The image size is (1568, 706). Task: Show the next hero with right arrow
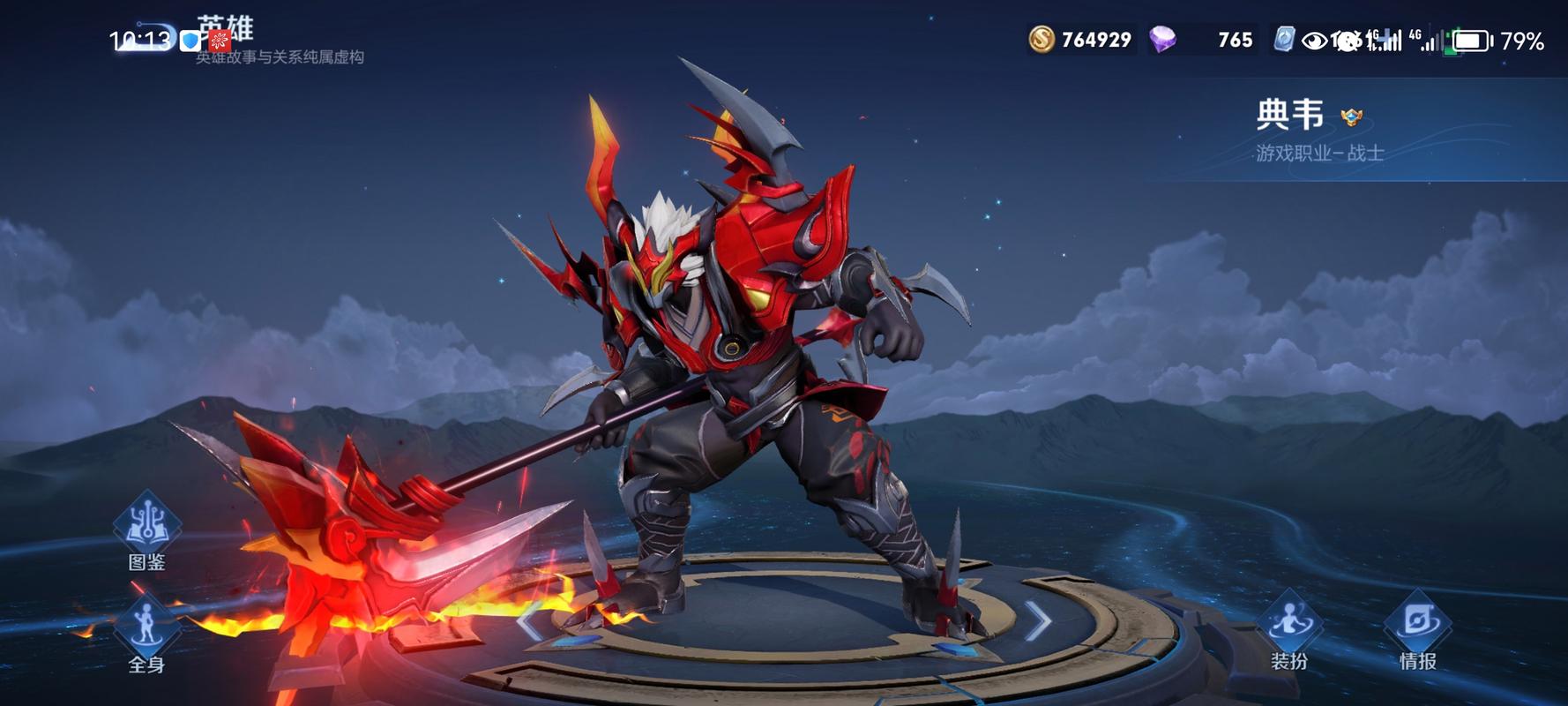[x=1040, y=622]
